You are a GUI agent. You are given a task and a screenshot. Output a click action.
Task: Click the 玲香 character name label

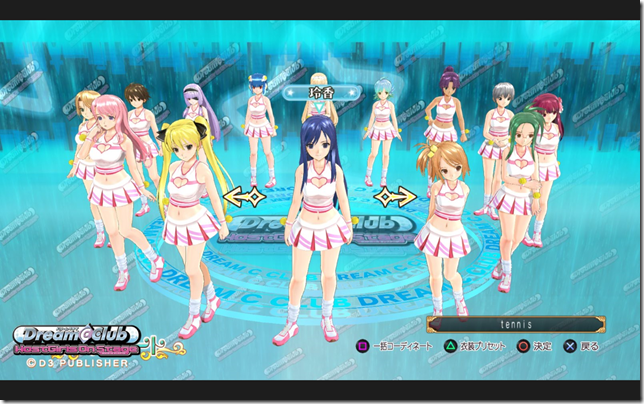click(320, 92)
